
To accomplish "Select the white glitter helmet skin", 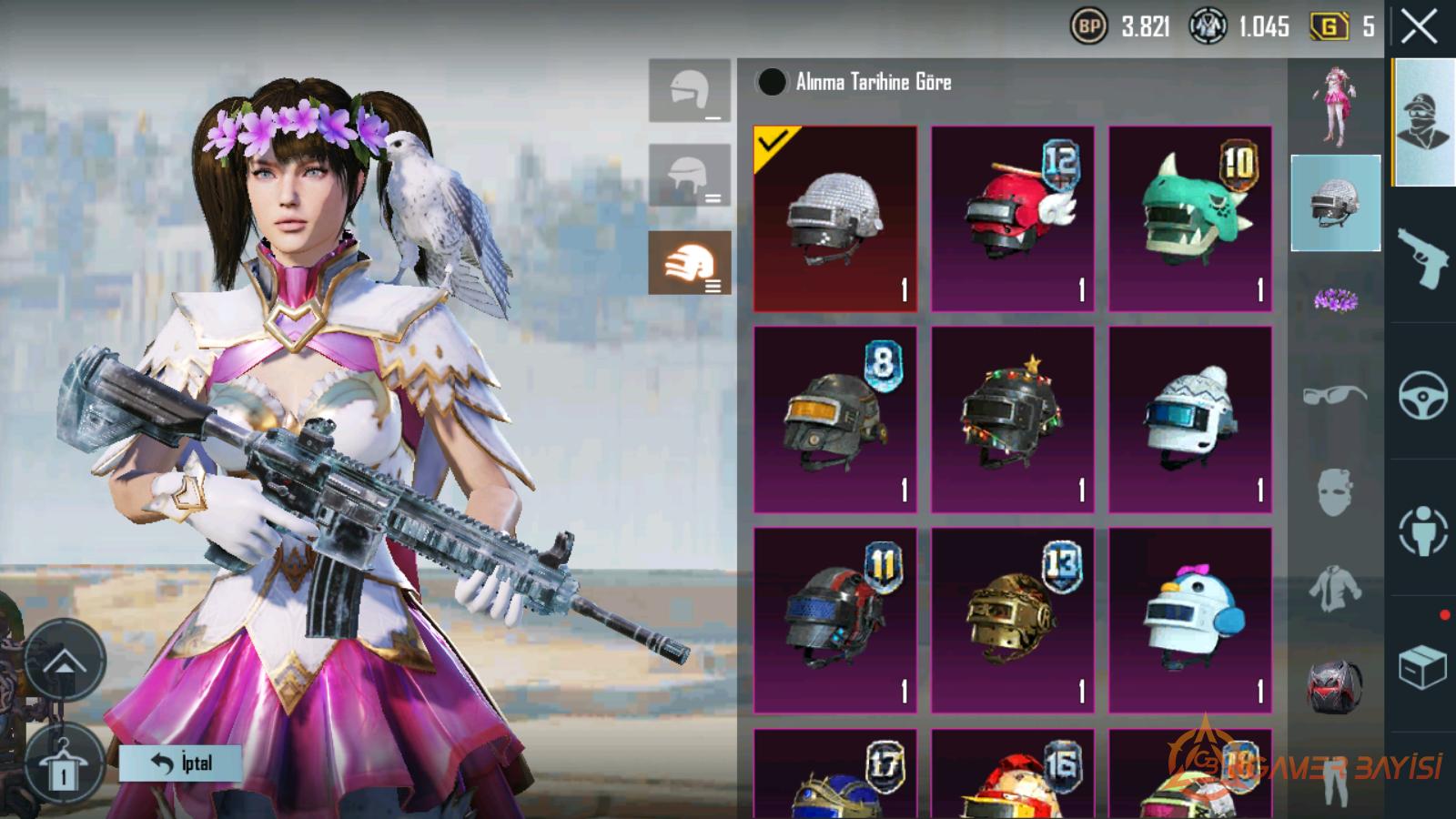I will pos(834,219).
